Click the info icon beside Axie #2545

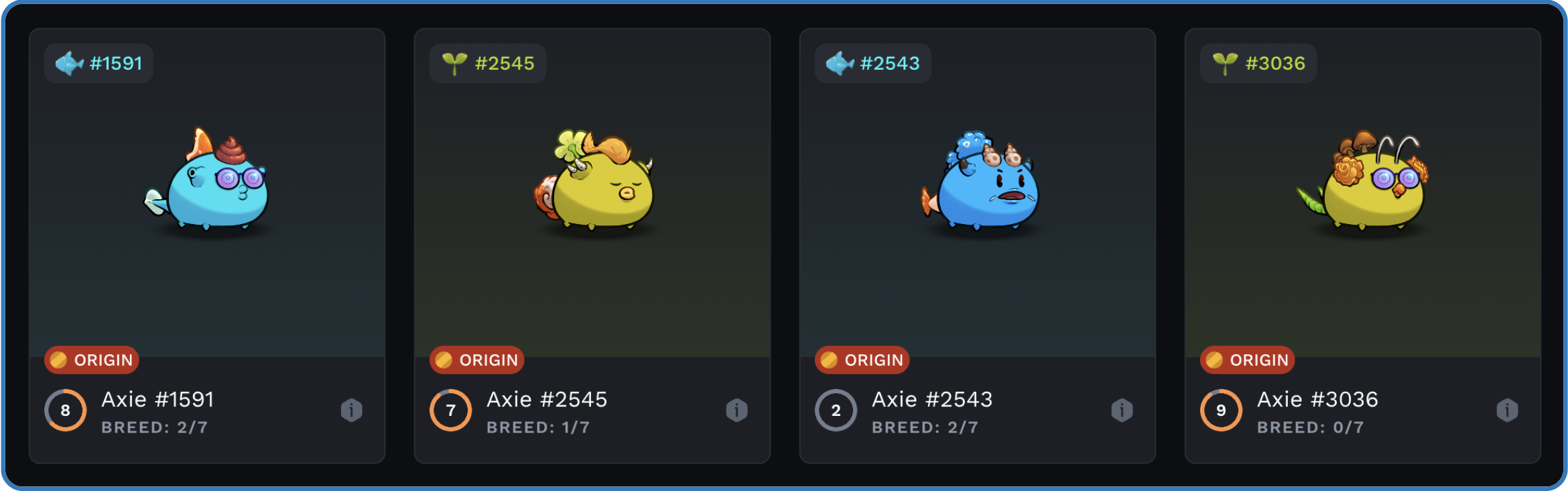click(735, 410)
